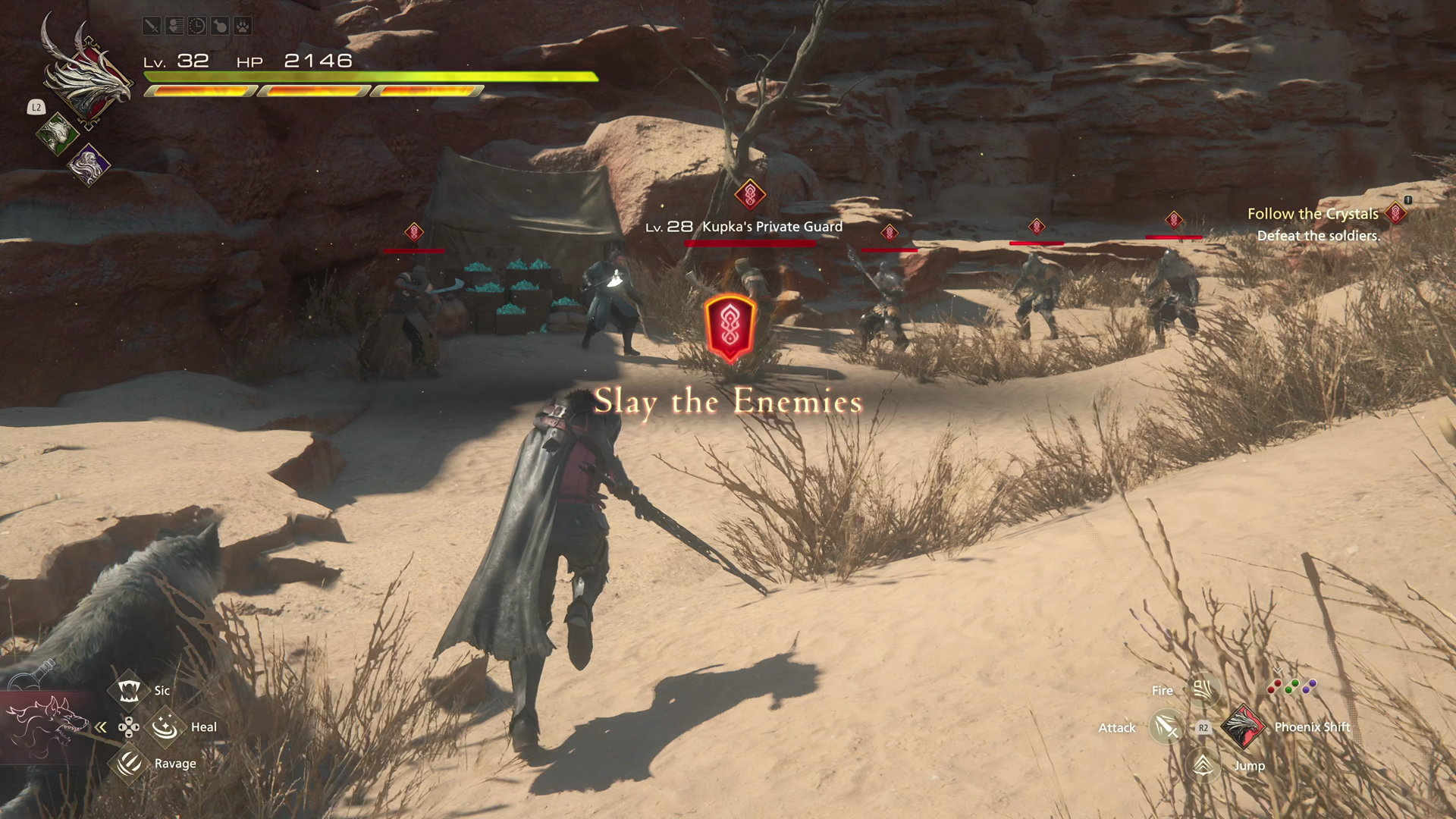The image size is (1456, 819).
Task: Switch to the green Garuda Eikon icon
Action: click(56, 134)
